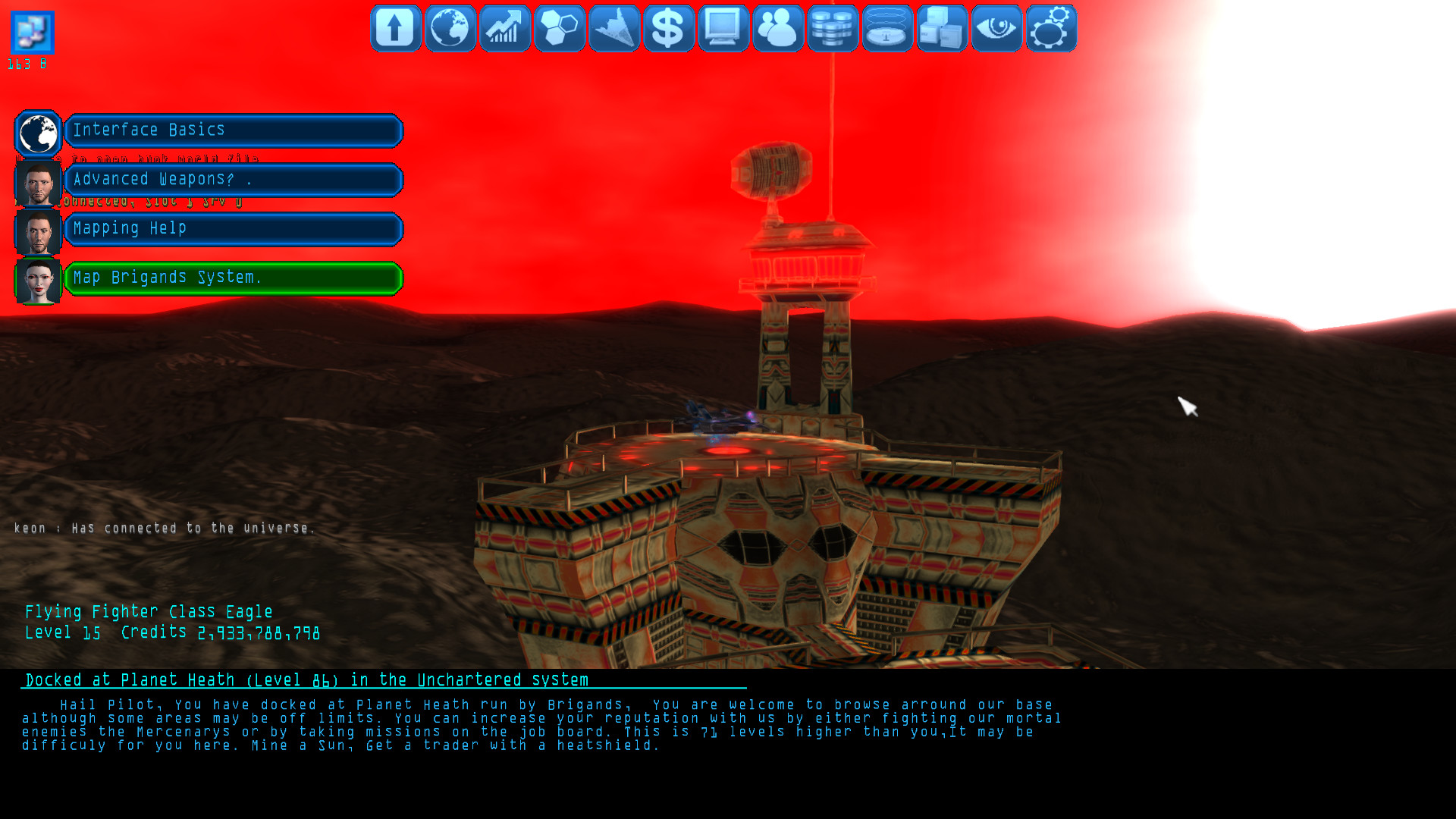
Task: Select the Advanced Weapons mission entry
Action: 233,180
